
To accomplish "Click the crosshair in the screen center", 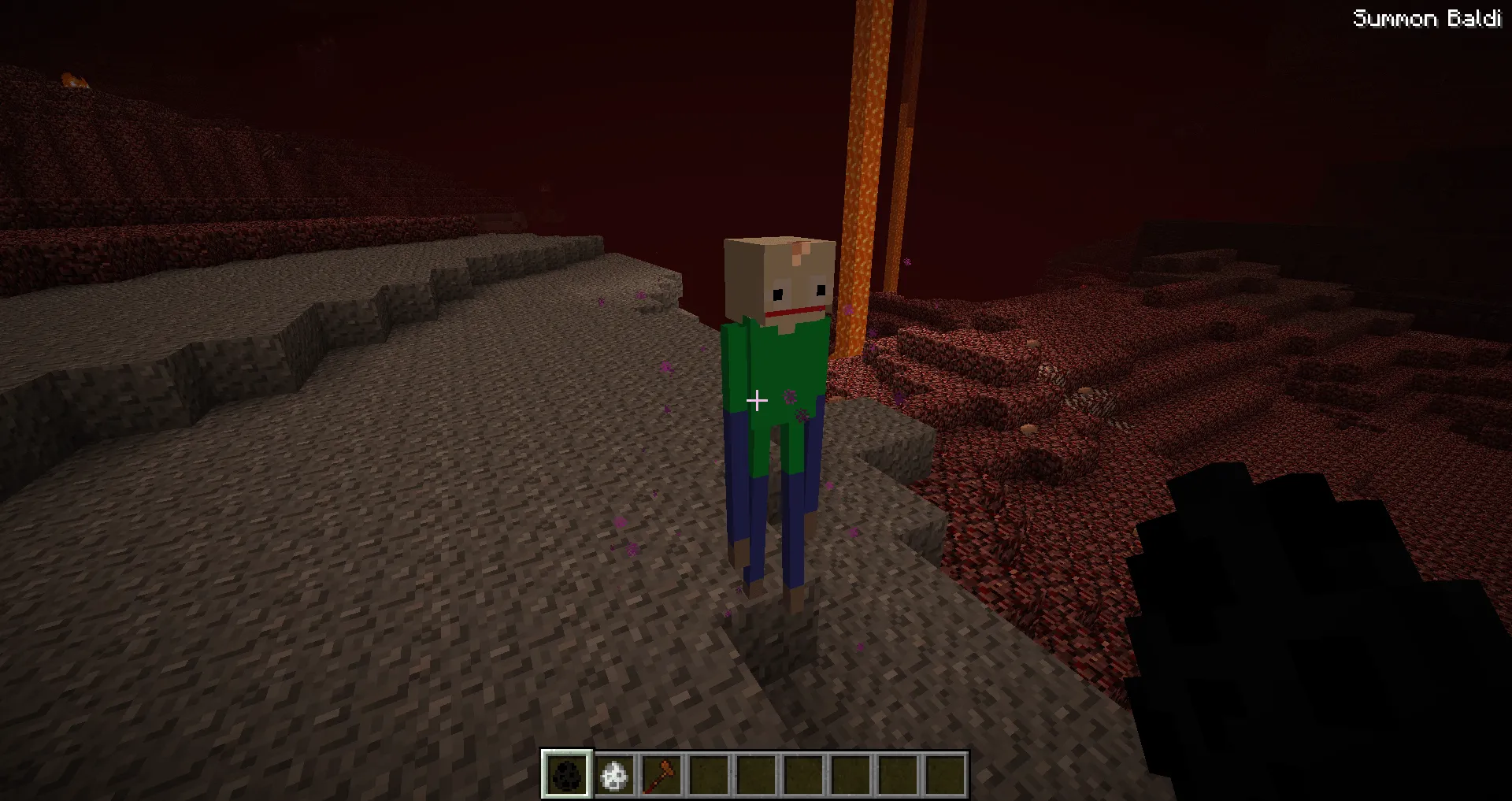I will 758,401.
